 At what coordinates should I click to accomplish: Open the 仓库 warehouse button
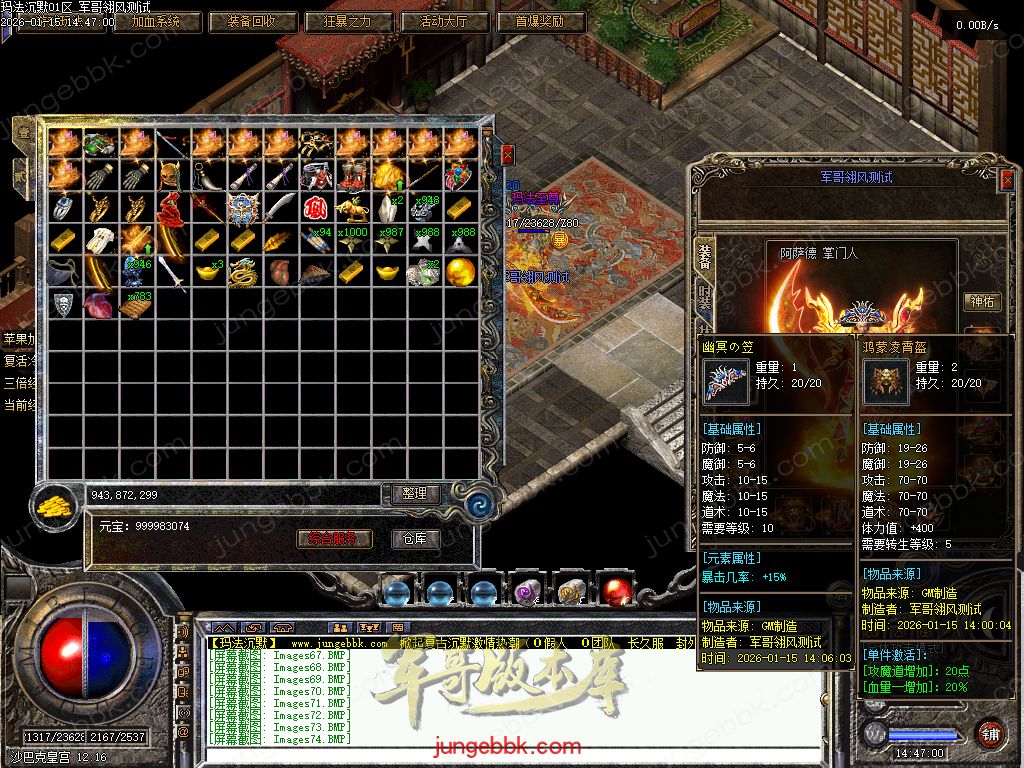pos(414,539)
